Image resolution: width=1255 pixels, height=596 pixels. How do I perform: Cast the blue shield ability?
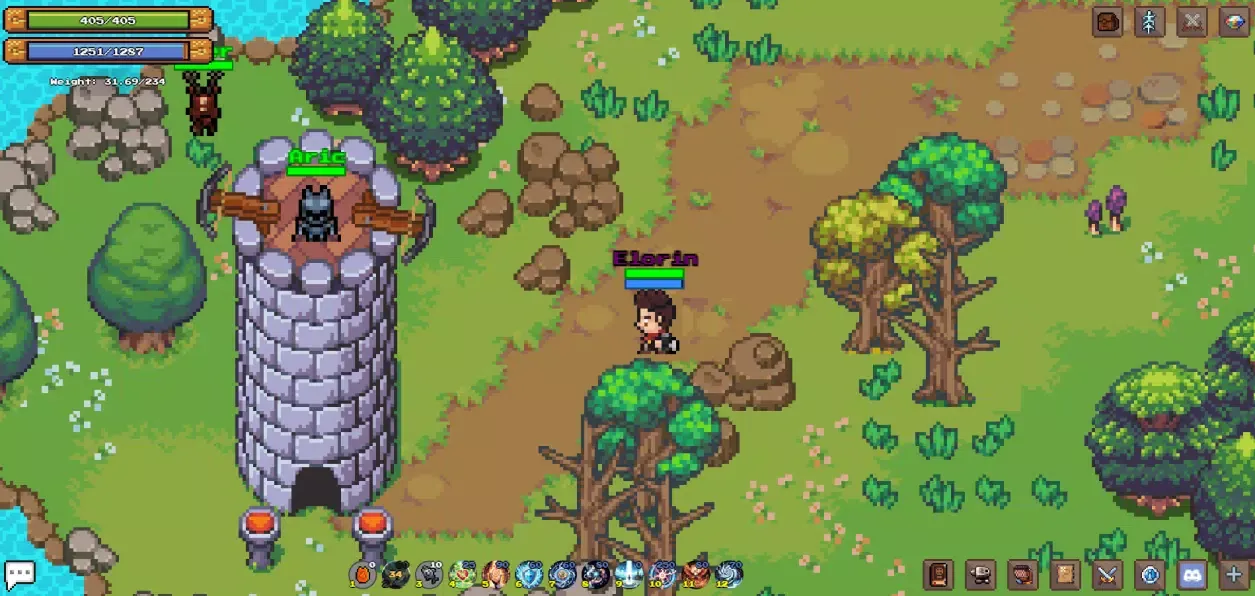coord(528,574)
